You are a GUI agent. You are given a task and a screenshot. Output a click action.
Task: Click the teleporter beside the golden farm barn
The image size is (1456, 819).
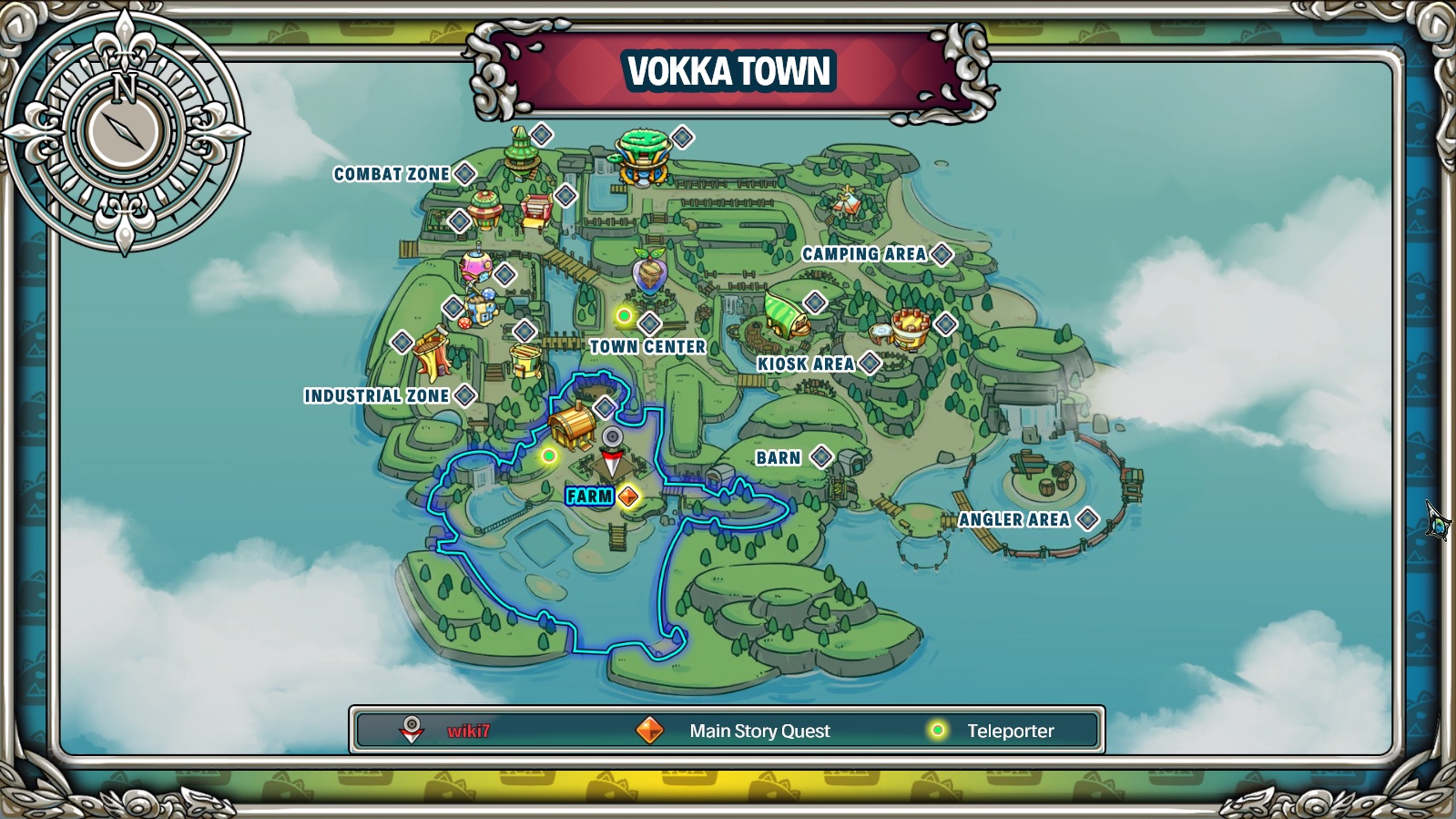550,456
